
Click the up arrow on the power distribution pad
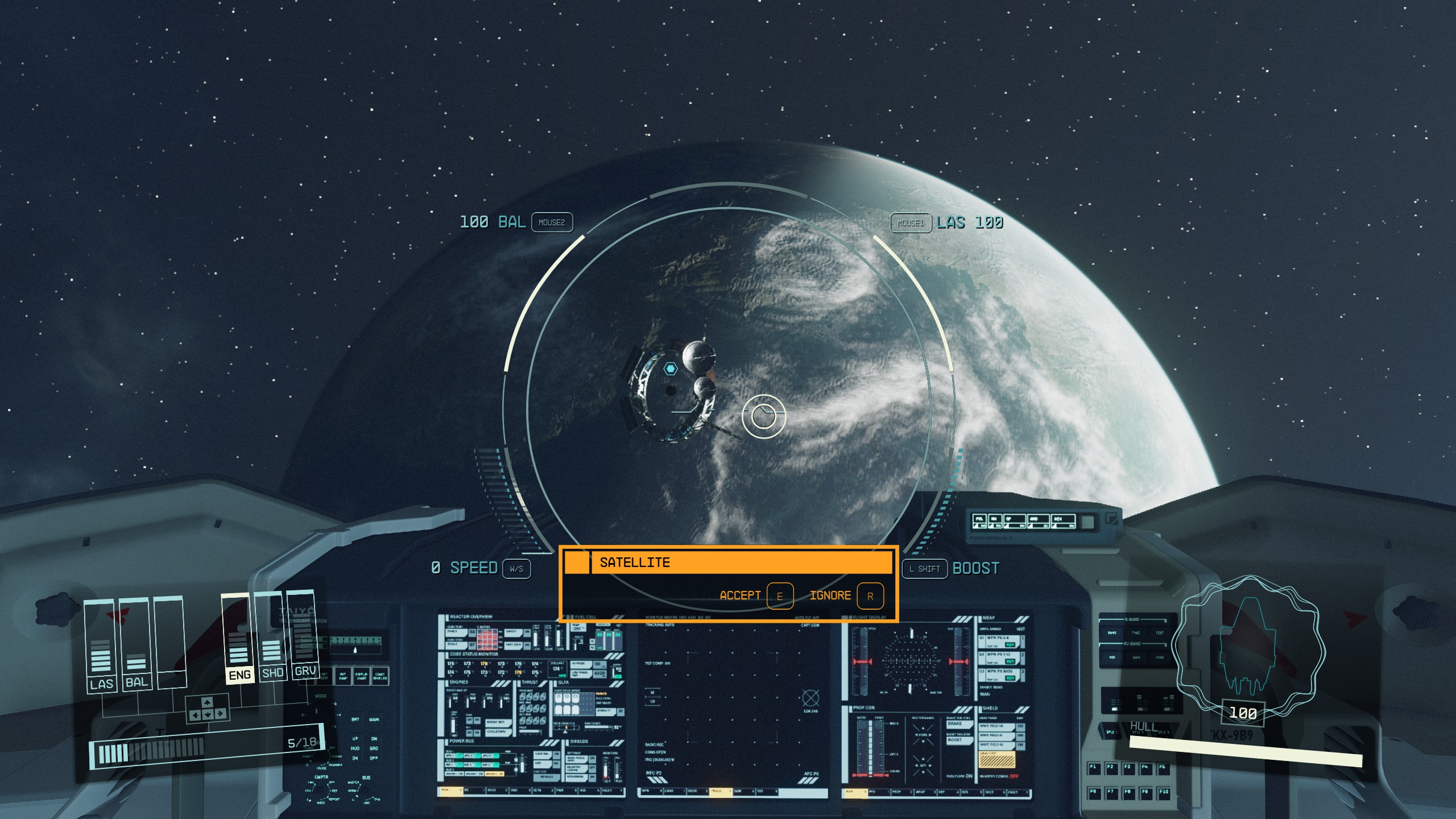coord(207,703)
